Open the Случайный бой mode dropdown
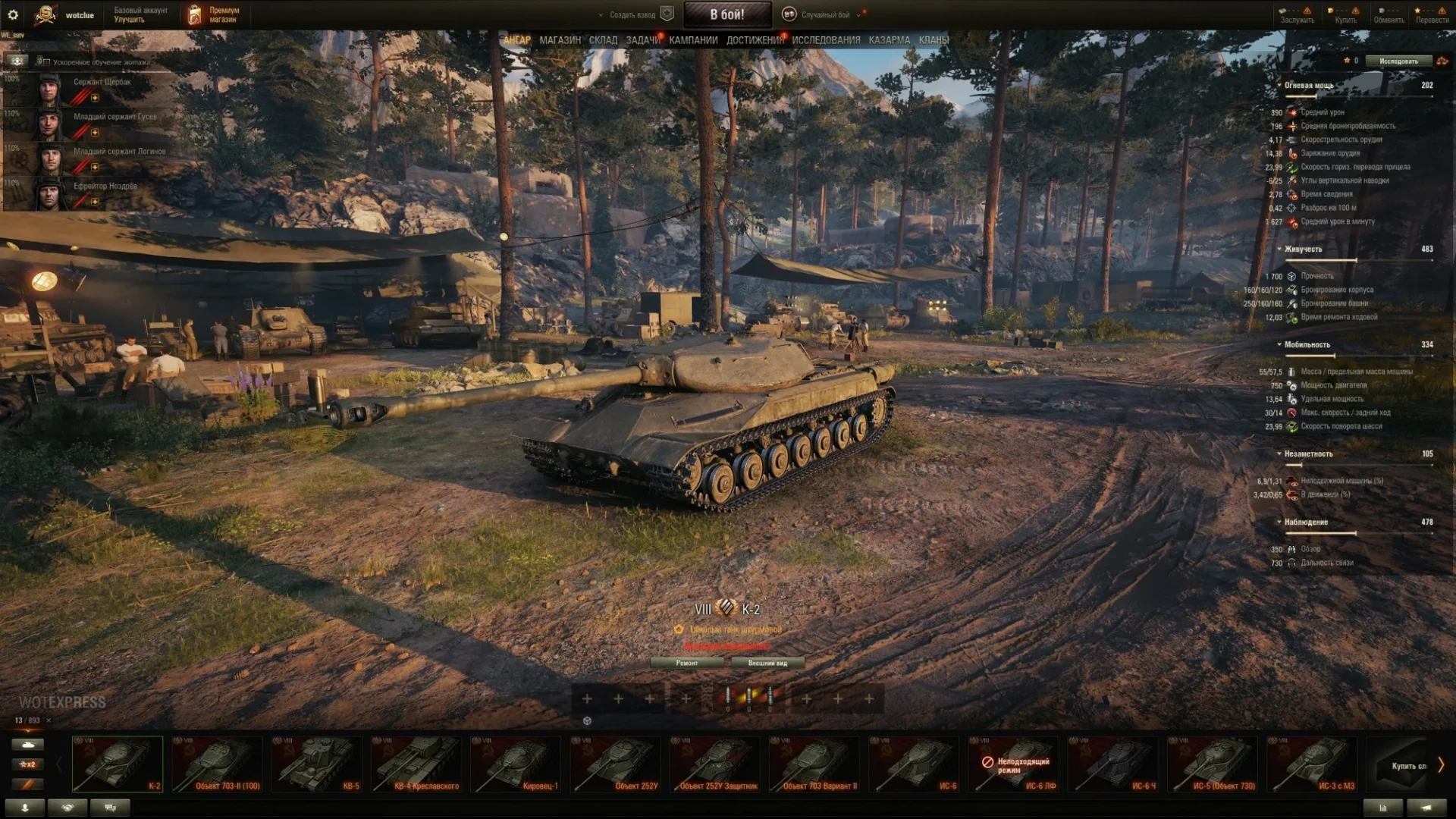Image resolution: width=1456 pixels, height=819 pixels. pyautogui.click(x=825, y=14)
